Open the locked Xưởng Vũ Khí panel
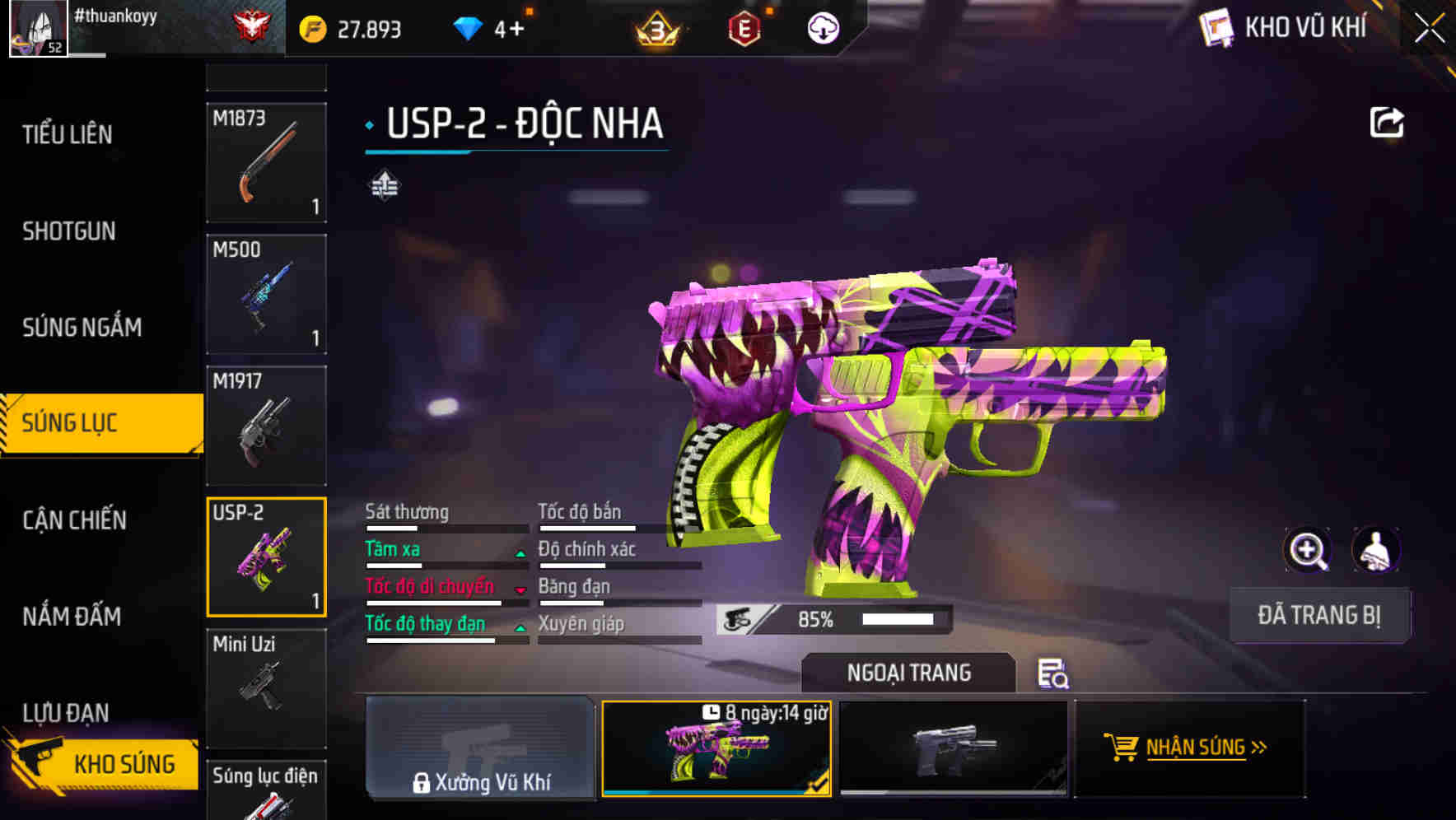The width and height of the screenshot is (1456, 820). point(480,749)
